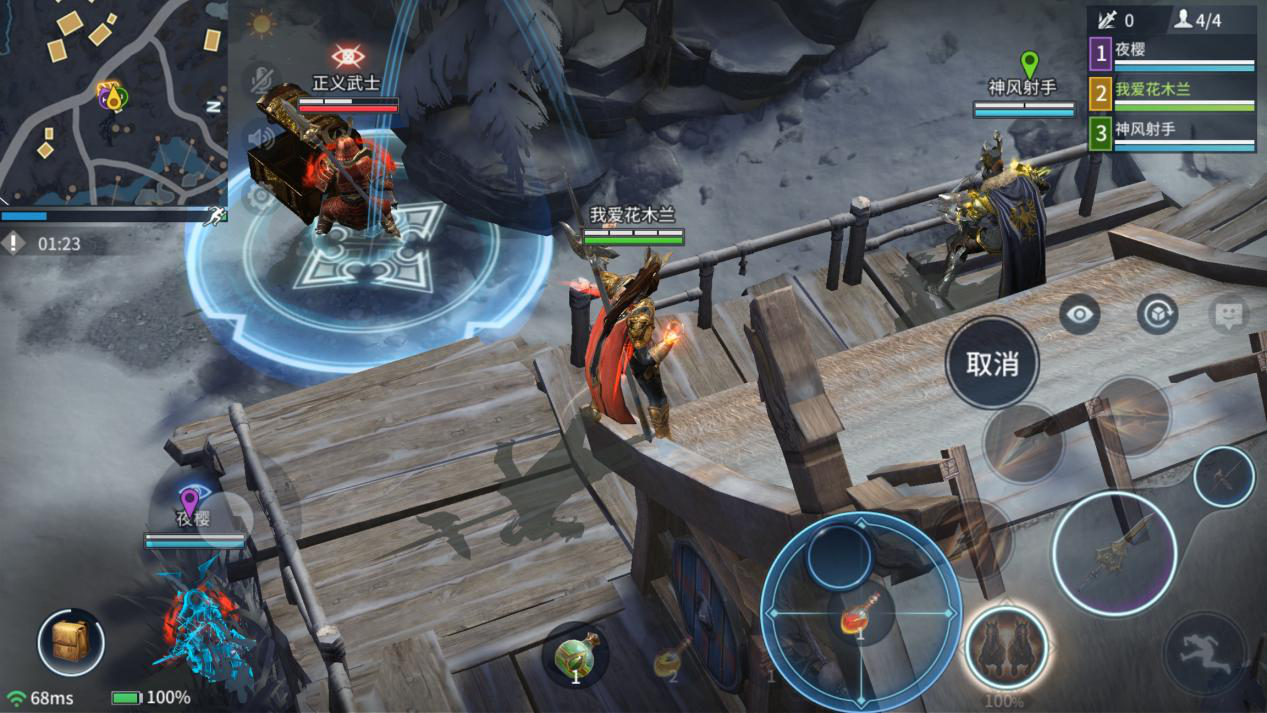The height and width of the screenshot is (713, 1267).
Task: Select teammate 夜樱 in the squad list
Action: point(1172,52)
